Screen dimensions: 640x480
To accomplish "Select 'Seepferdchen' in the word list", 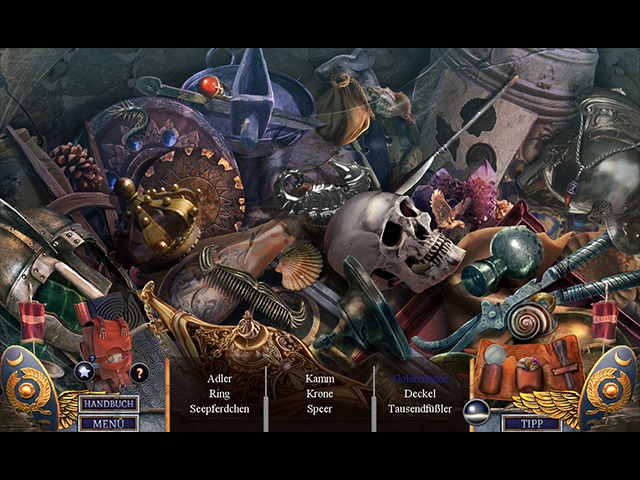I will (220, 409).
